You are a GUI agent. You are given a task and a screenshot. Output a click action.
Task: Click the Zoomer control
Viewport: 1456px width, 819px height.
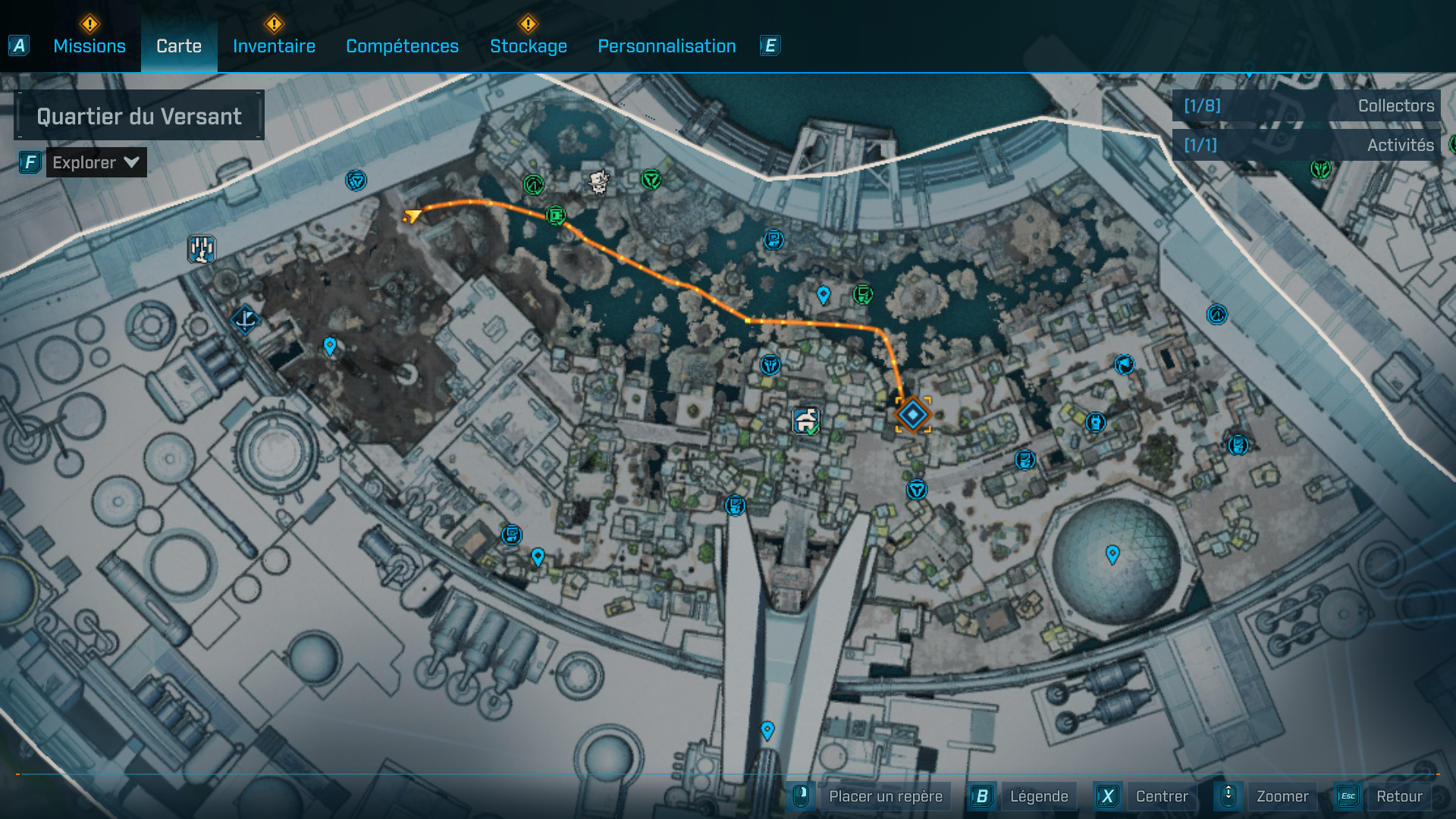1283,796
